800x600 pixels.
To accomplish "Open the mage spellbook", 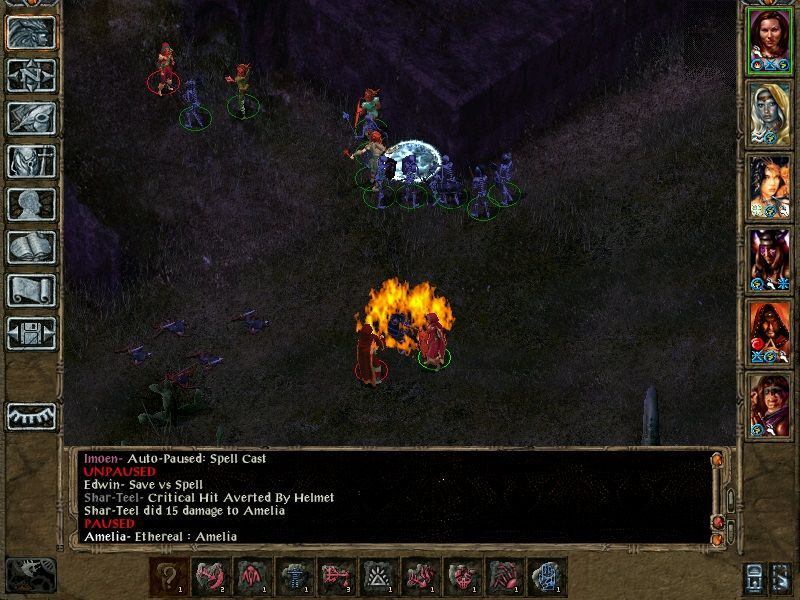I will 31,247.
